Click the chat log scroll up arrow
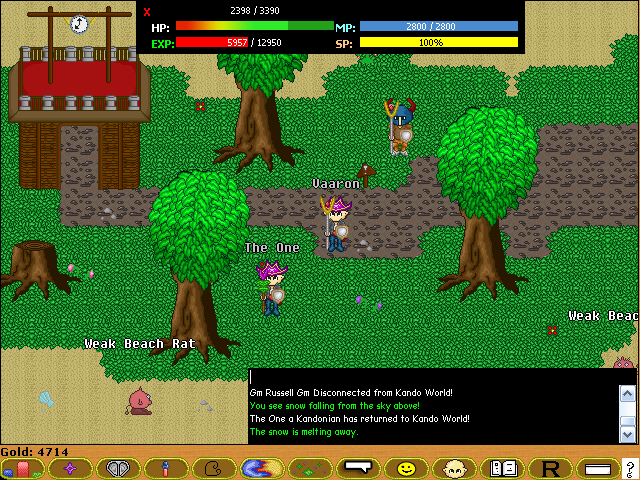Image resolution: width=640 pixels, height=480 pixels. point(628,395)
